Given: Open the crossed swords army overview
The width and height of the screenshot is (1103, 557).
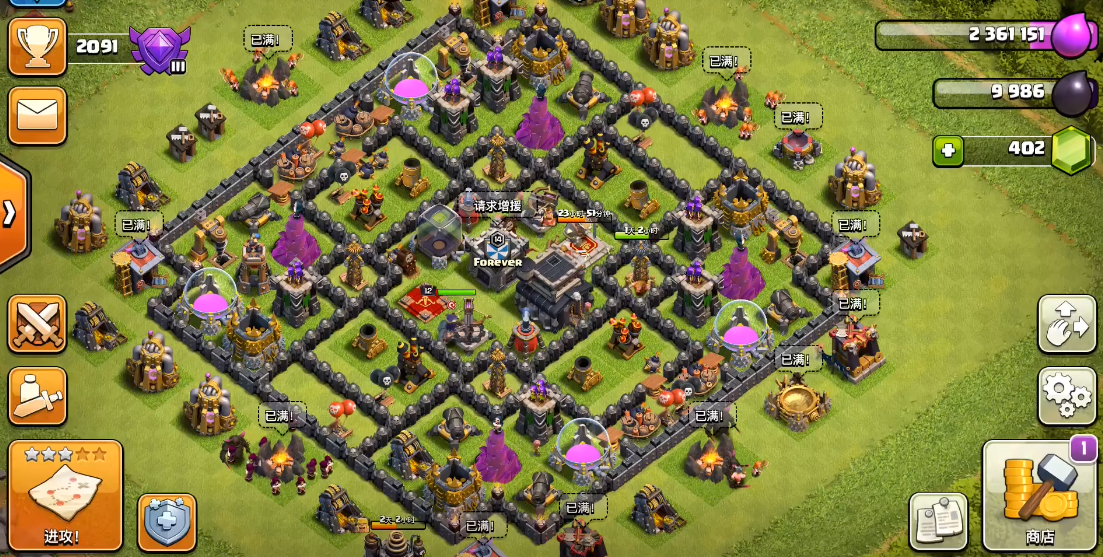Looking at the screenshot, I should tap(37, 324).
